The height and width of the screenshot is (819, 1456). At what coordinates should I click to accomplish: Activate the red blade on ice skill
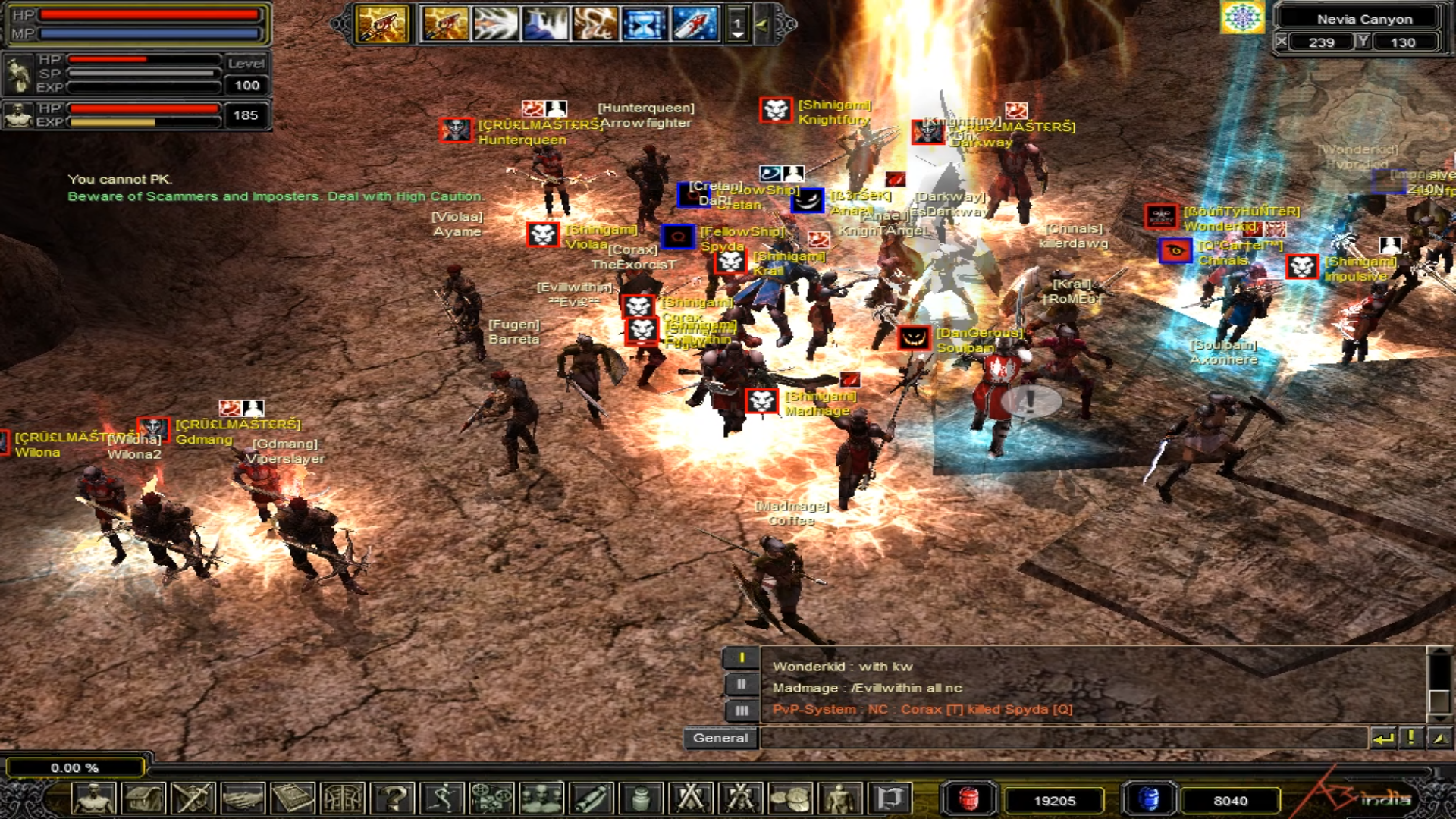[x=694, y=24]
